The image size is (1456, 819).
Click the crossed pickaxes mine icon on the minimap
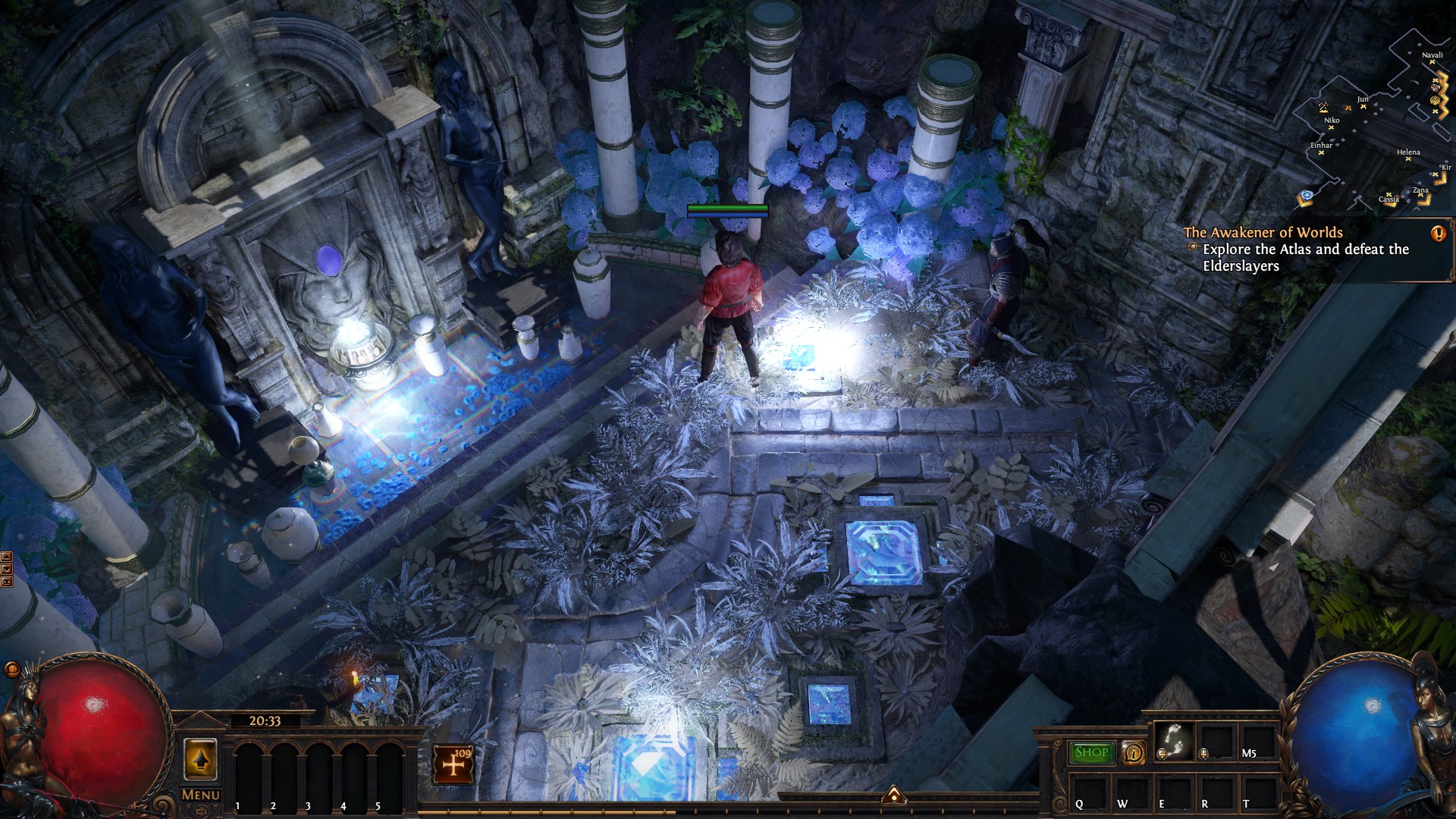tap(1323, 107)
